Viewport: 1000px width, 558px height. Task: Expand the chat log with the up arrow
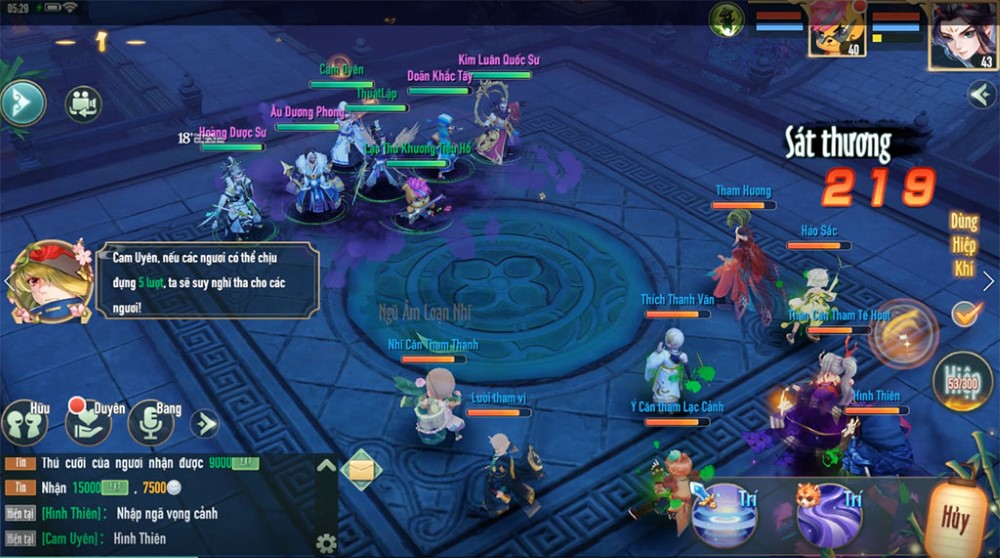tap(326, 466)
